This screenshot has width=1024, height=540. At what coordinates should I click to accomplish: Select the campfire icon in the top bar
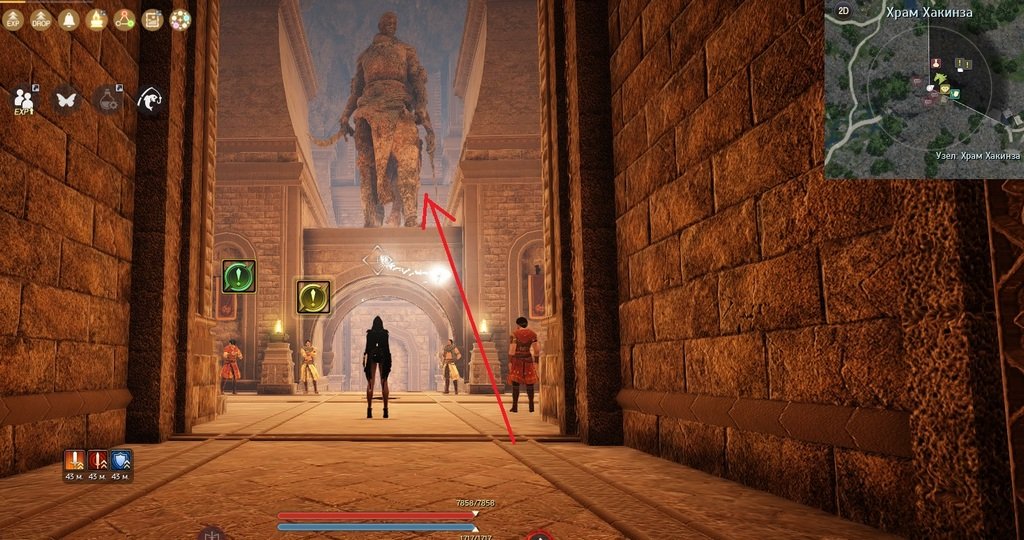coord(97,19)
